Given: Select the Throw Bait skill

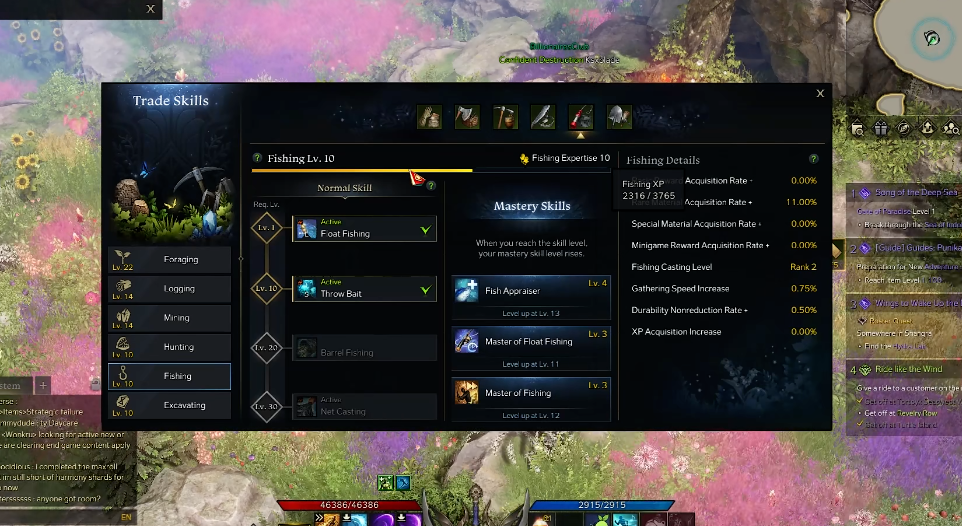Looking at the screenshot, I should point(364,289).
